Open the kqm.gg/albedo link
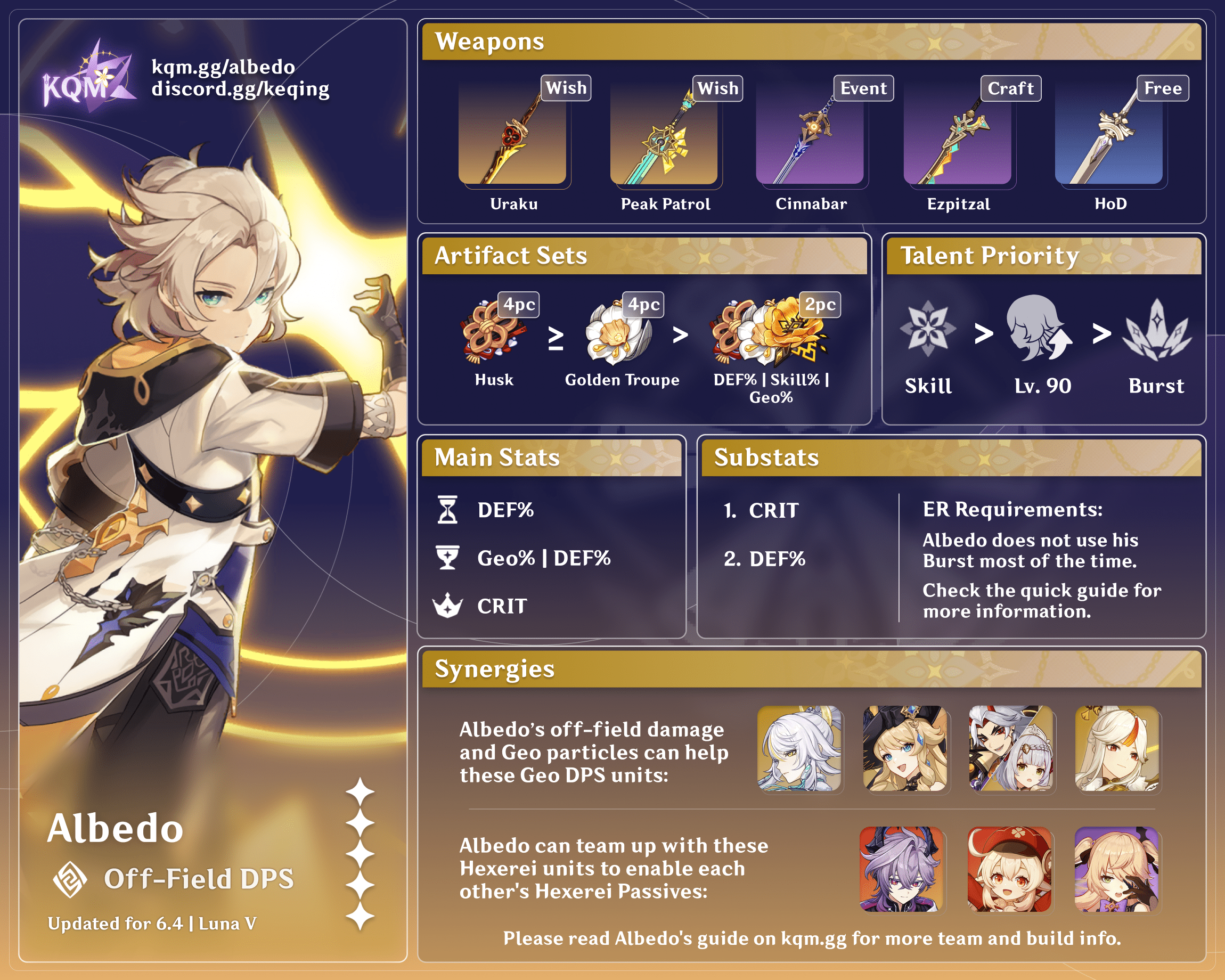 (x=223, y=67)
